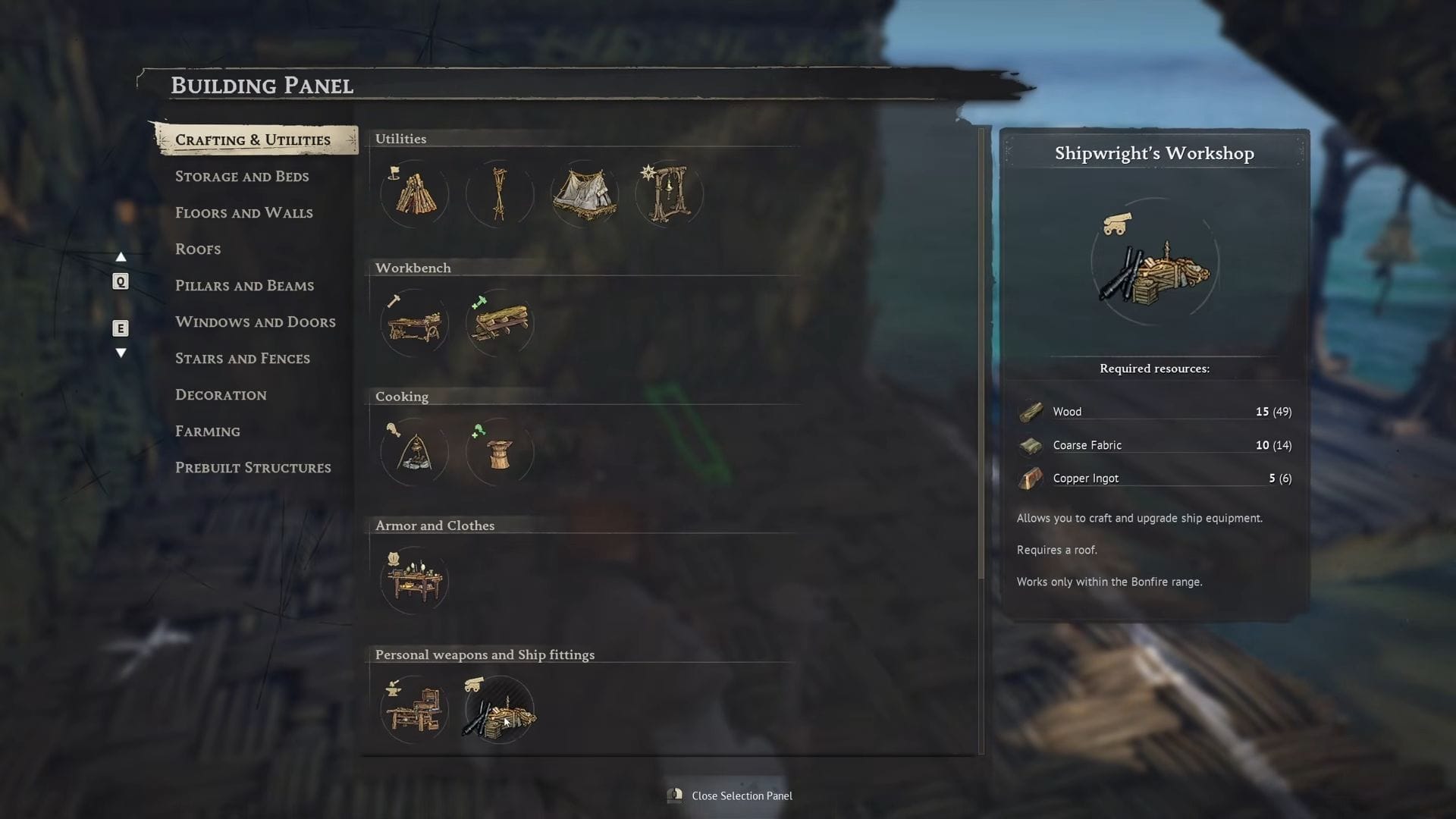Viewport: 1456px width, 819px height.
Task: Select the Torch utility icon
Action: (x=499, y=193)
